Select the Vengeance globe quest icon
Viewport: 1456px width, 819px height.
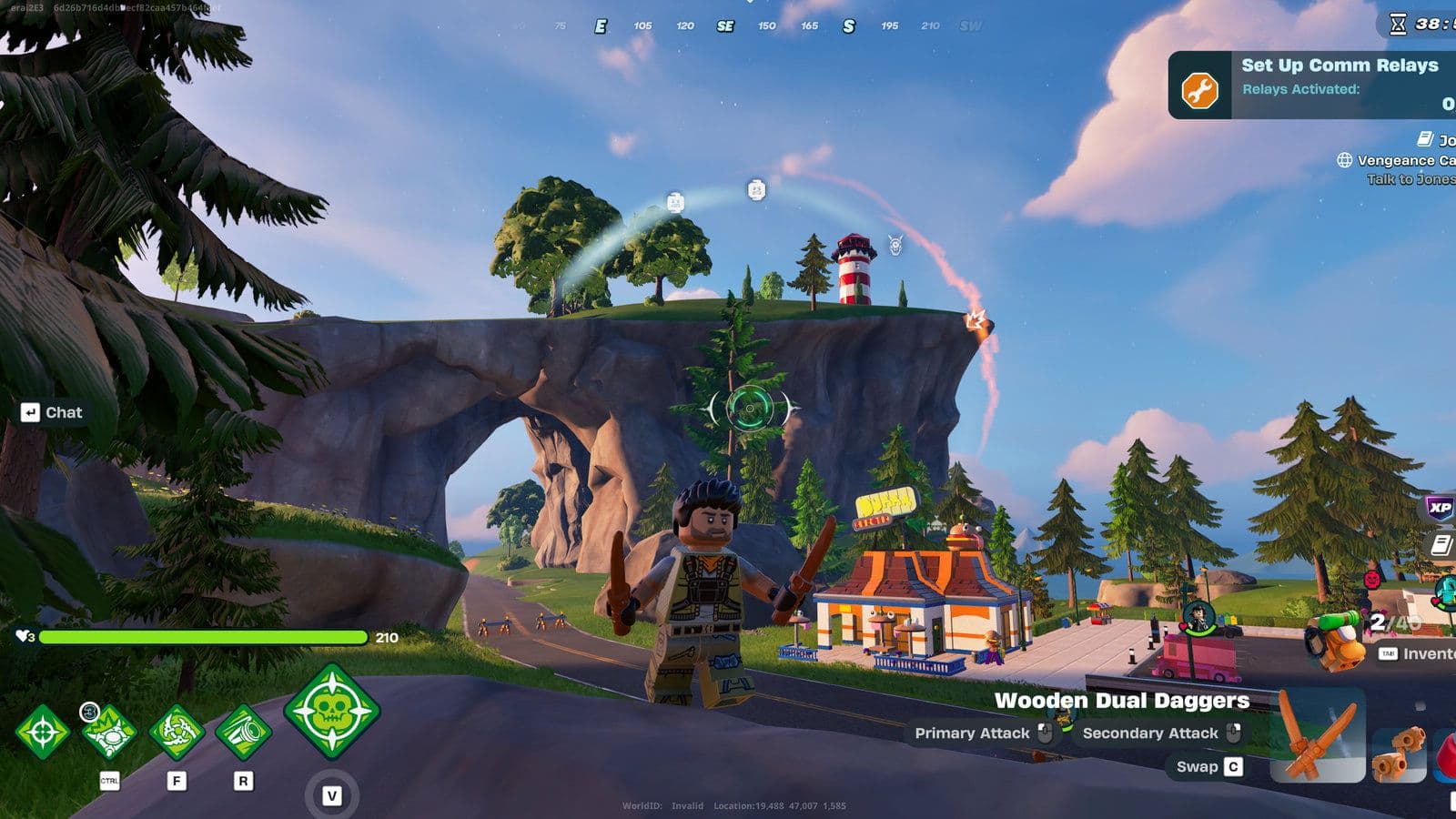pos(1344,160)
